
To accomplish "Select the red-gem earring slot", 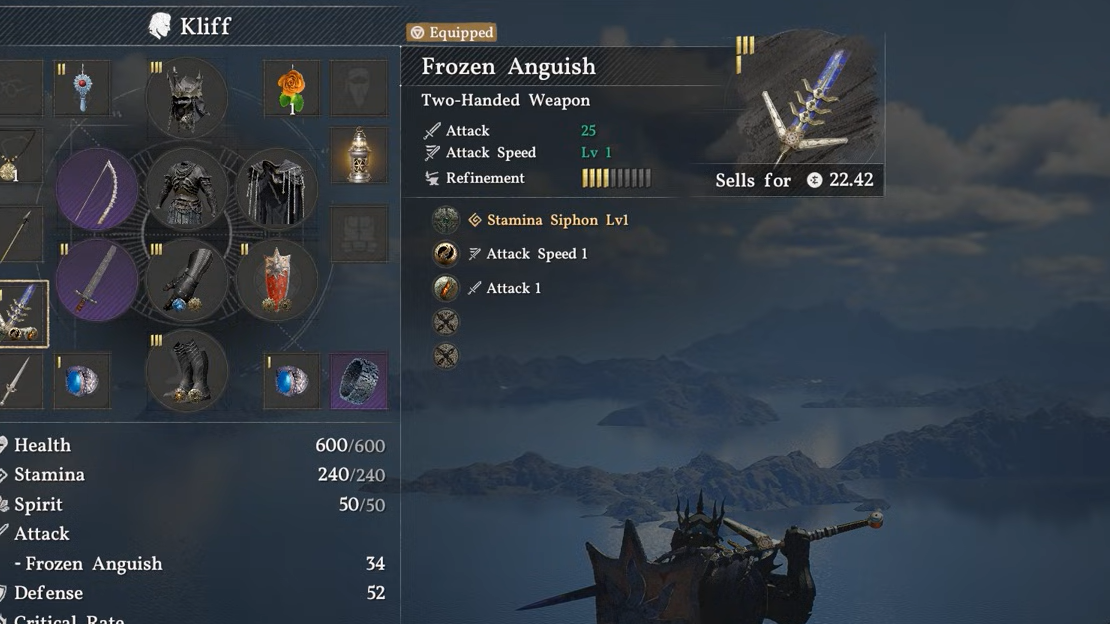I will click(x=82, y=89).
